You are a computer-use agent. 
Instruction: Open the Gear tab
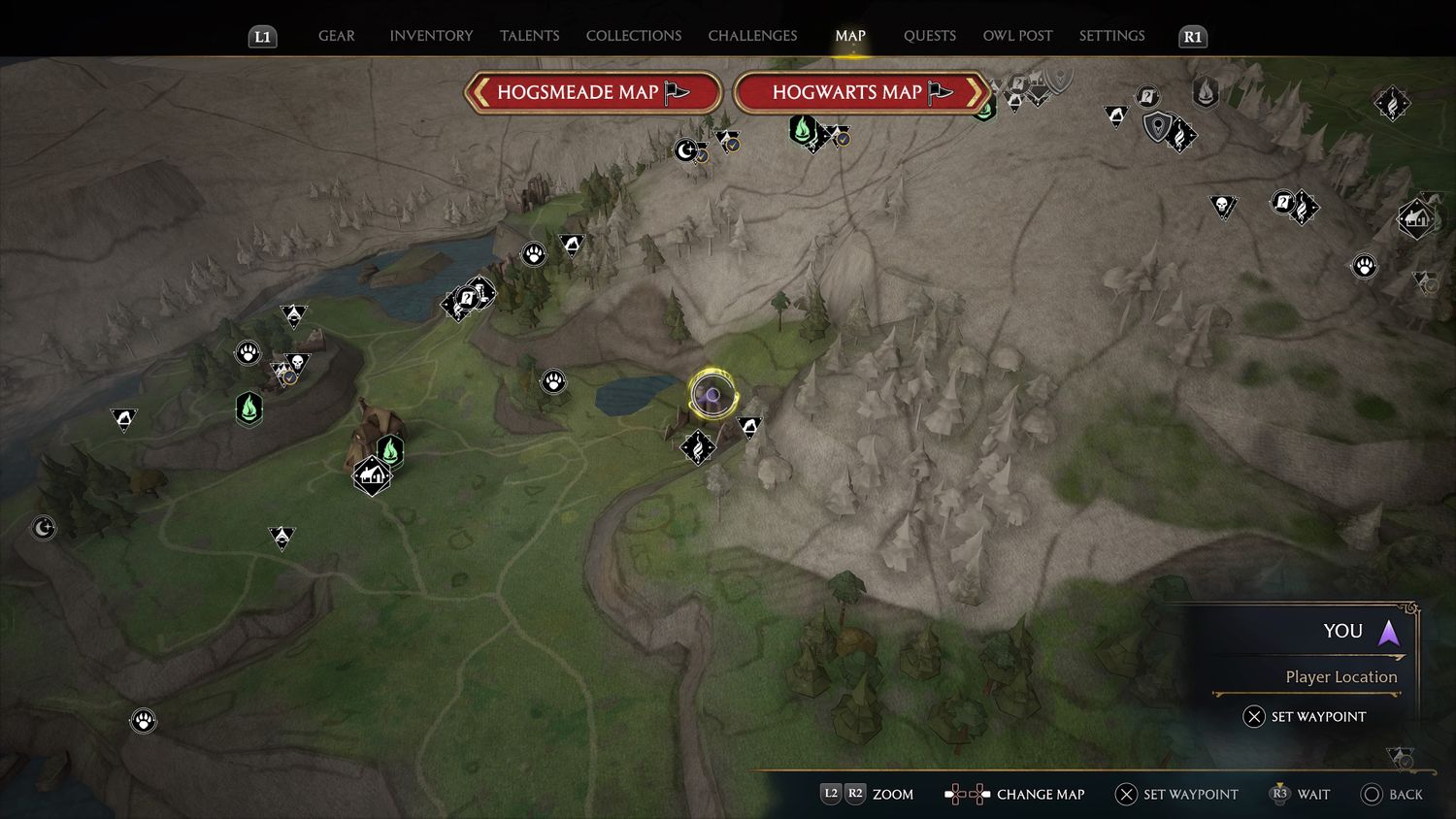point(337,36)
